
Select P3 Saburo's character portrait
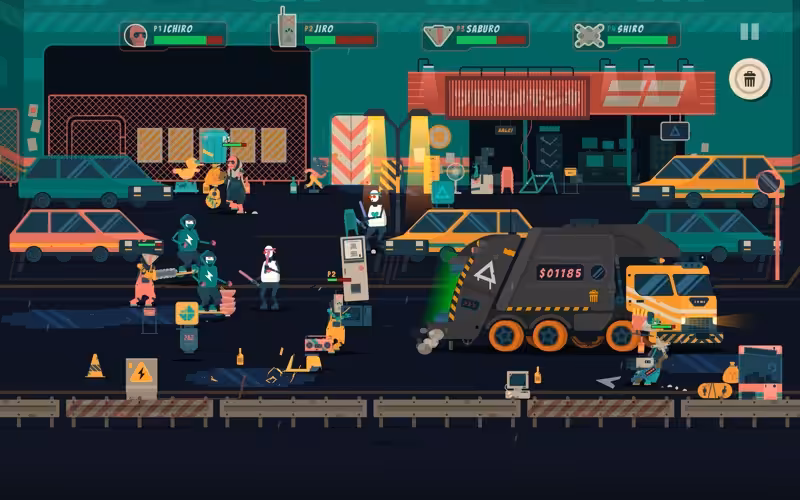pos(437,36)
